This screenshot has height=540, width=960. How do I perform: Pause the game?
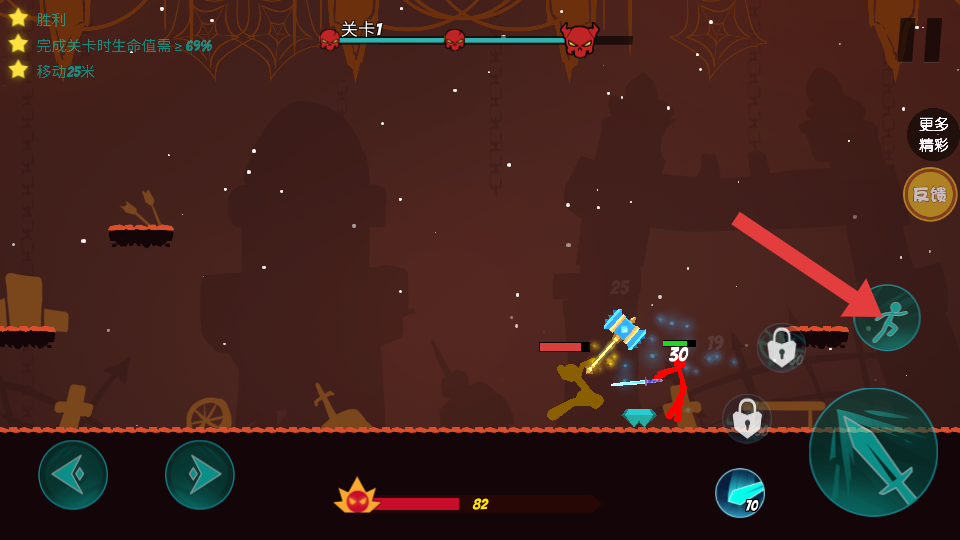(919, 40)
